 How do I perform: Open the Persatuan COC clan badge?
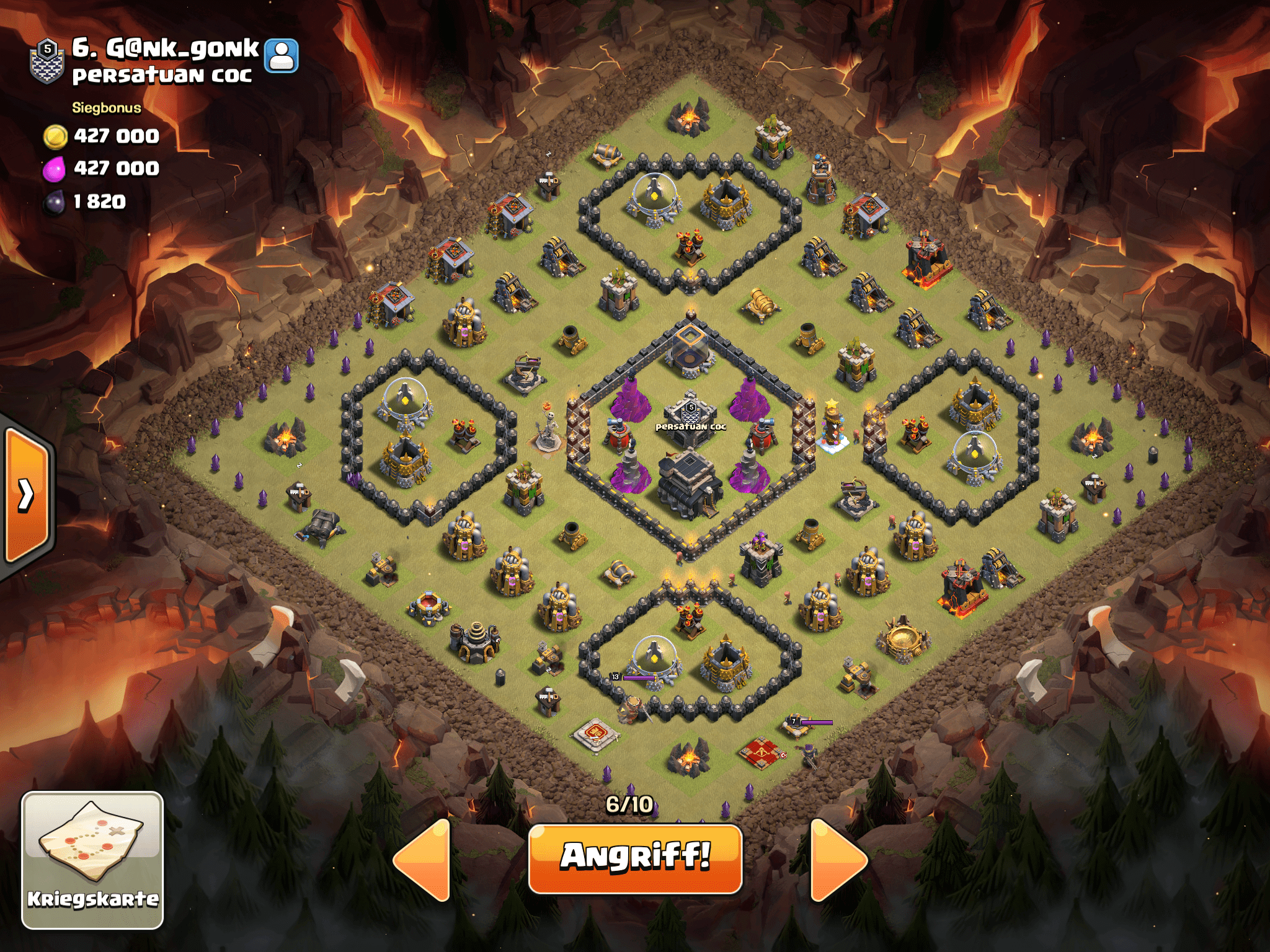[x=47, y=60]
